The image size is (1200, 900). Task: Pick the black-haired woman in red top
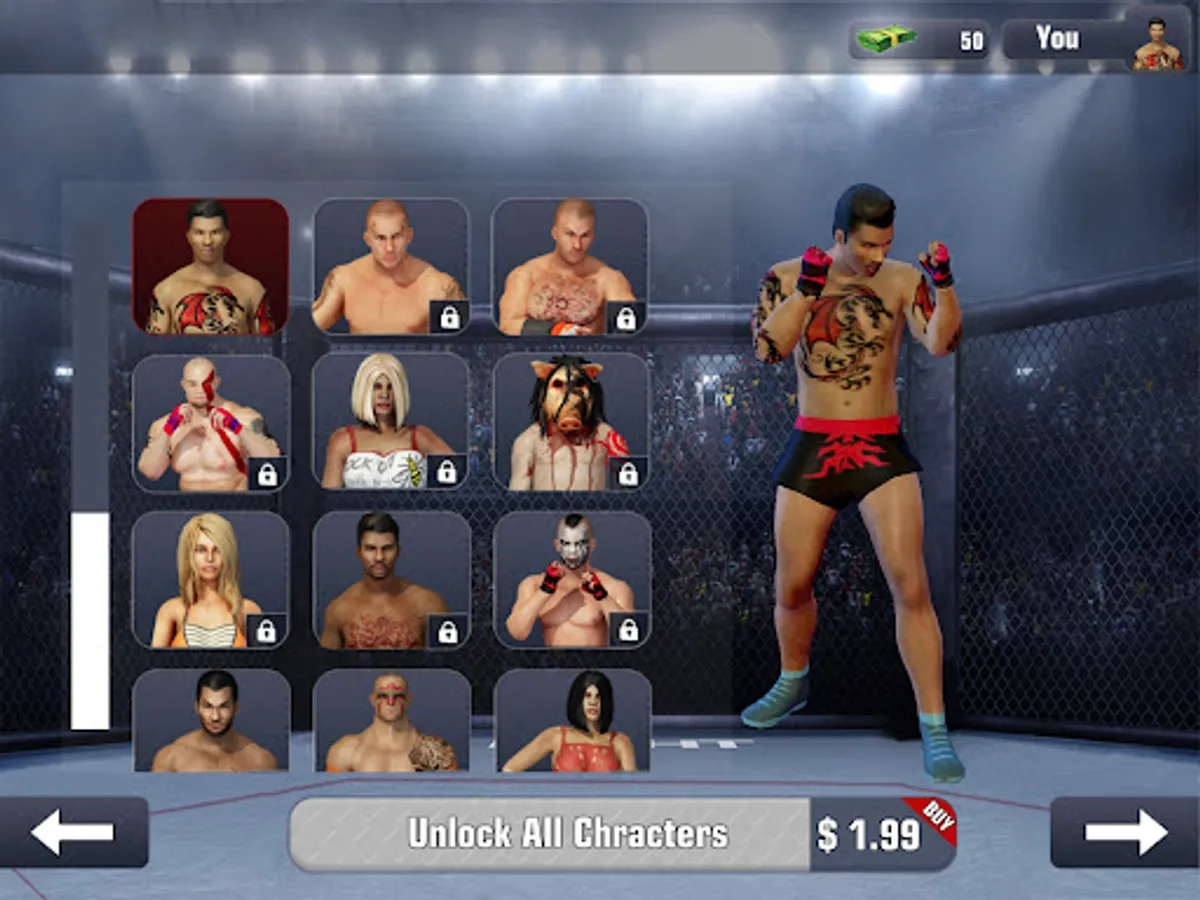point(572,720)
